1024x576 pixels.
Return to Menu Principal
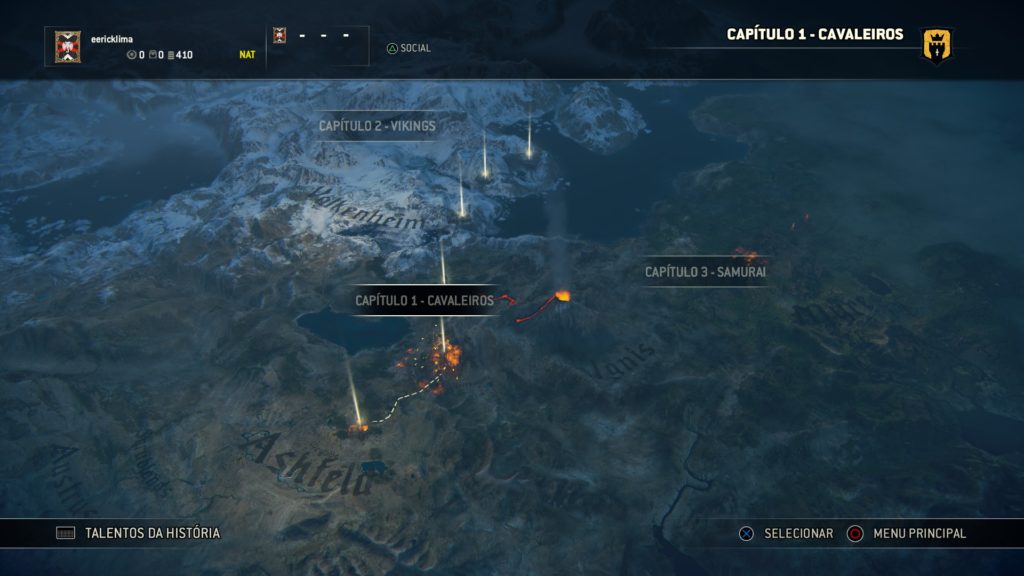click(907, 533)
